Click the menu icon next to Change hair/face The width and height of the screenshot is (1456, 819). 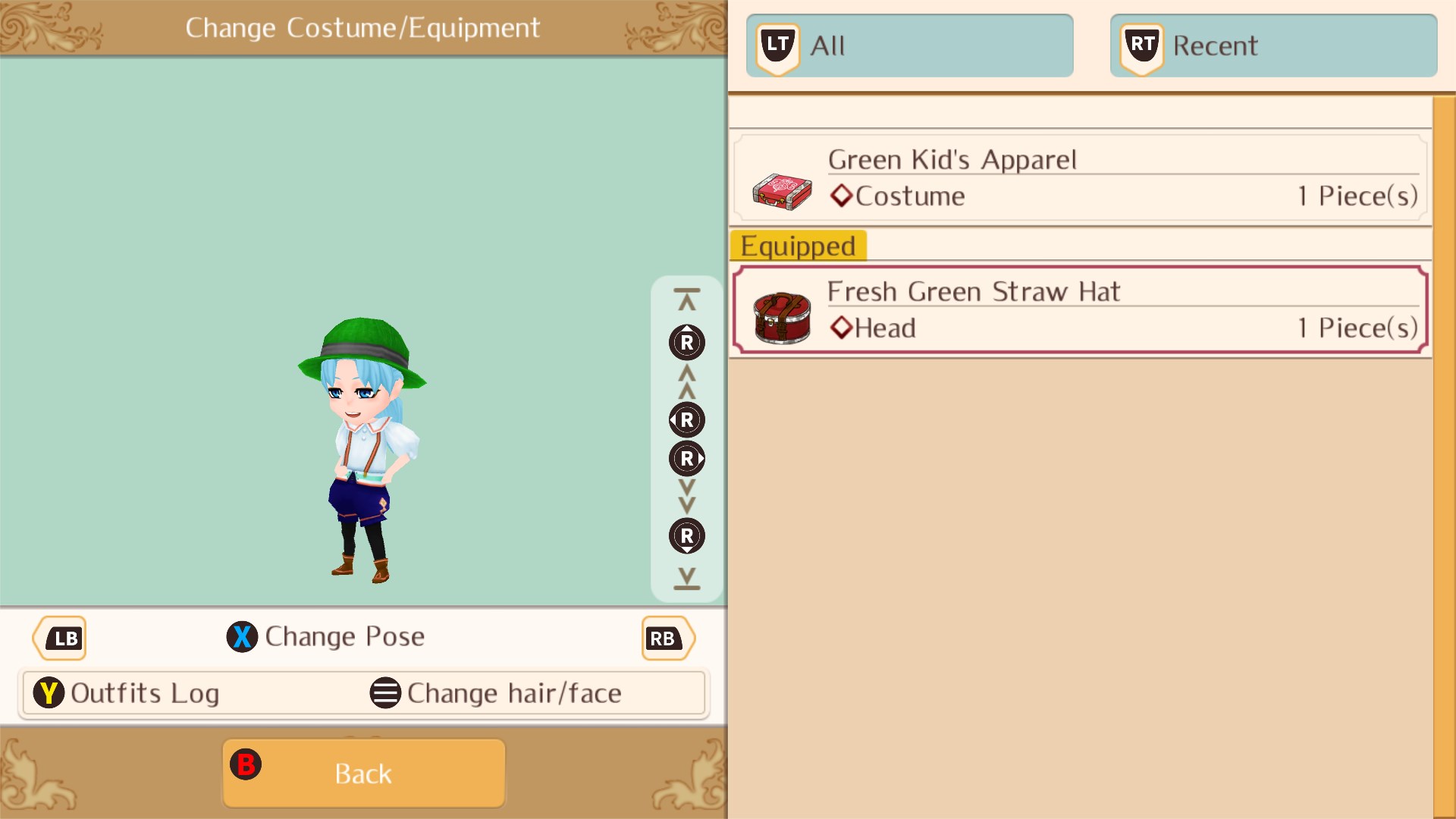(x=385, y=692)
